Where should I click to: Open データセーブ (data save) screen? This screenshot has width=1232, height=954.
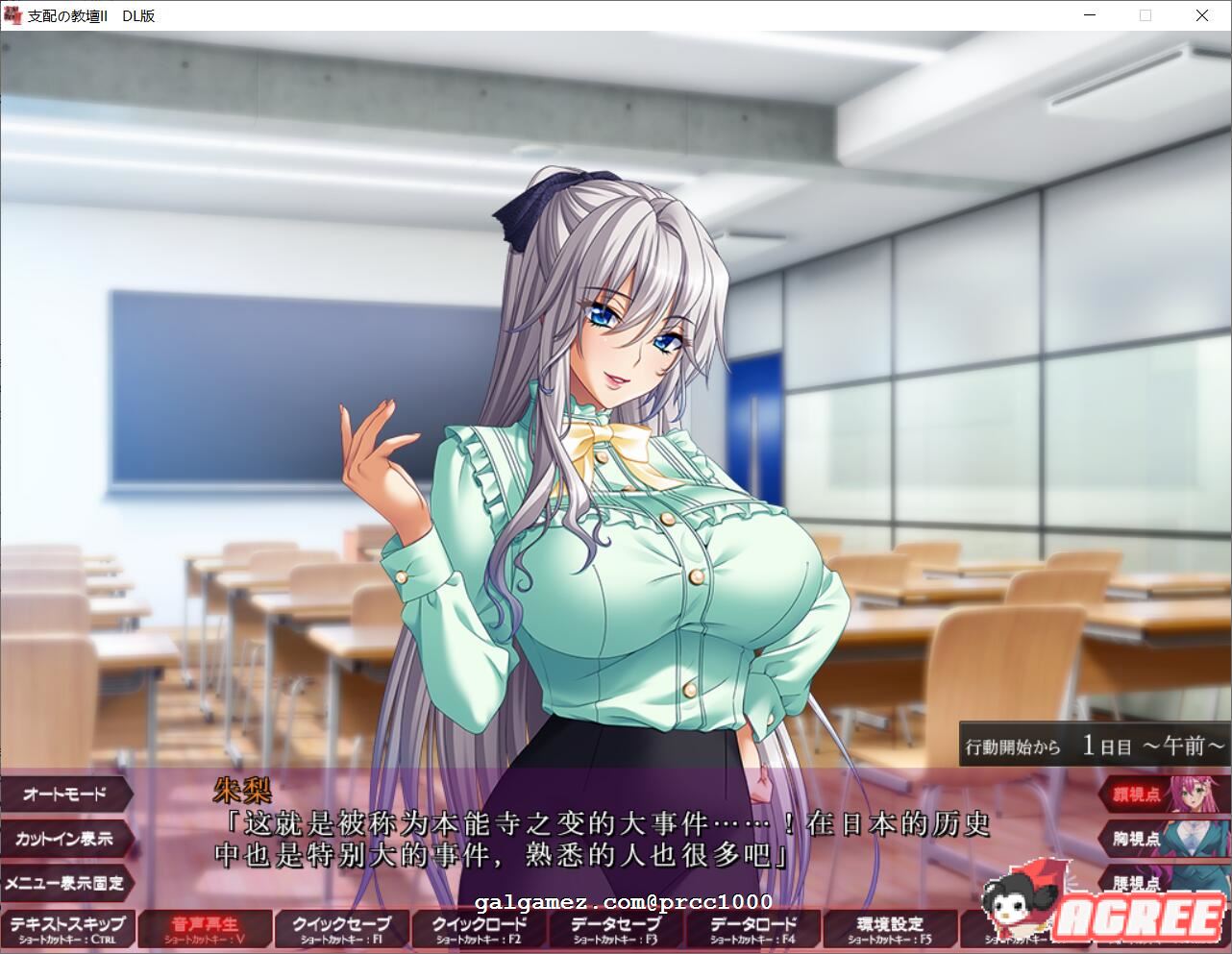click(614, 928)
